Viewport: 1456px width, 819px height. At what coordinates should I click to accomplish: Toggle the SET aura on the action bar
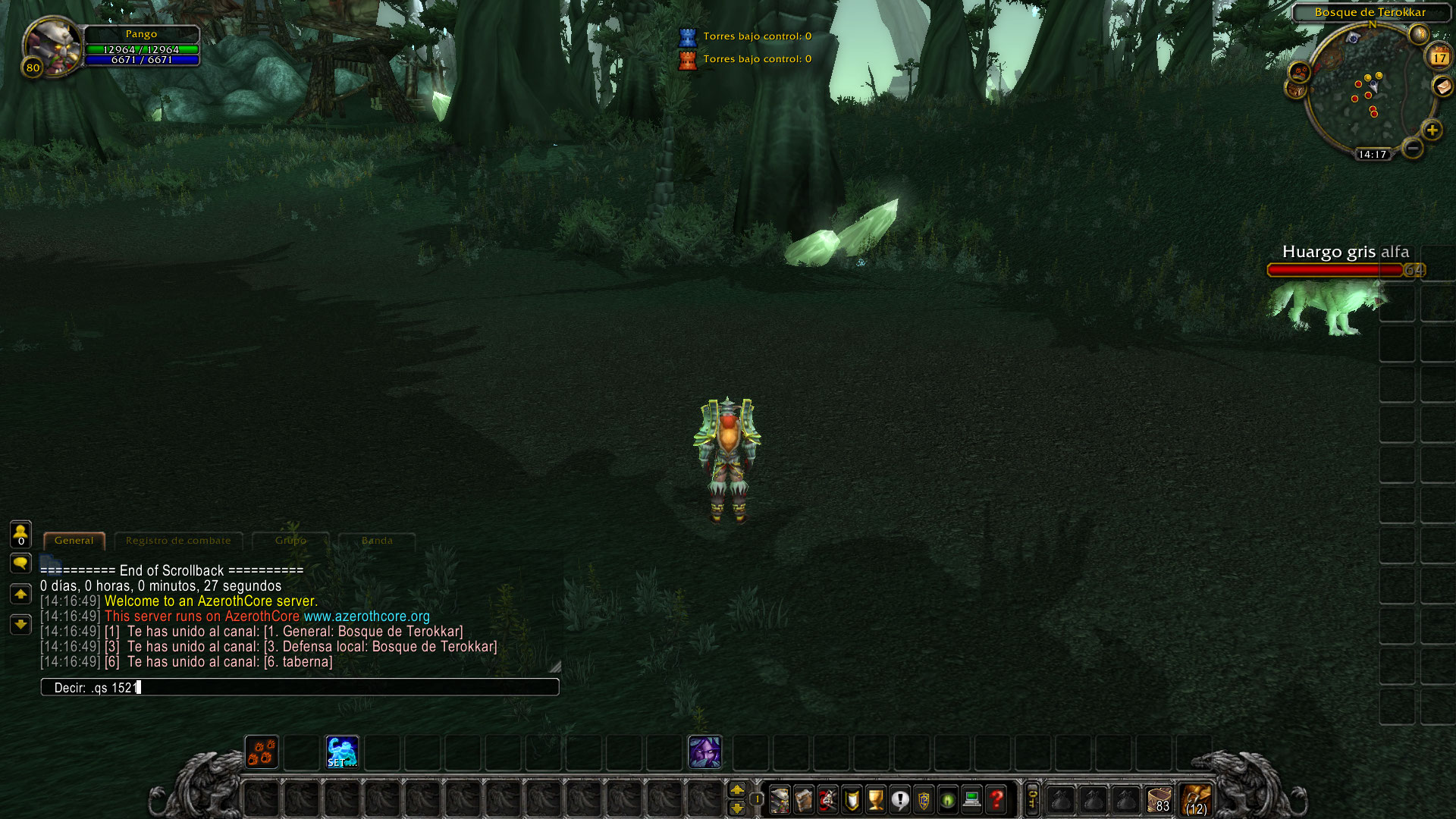[x=341, y=751]
